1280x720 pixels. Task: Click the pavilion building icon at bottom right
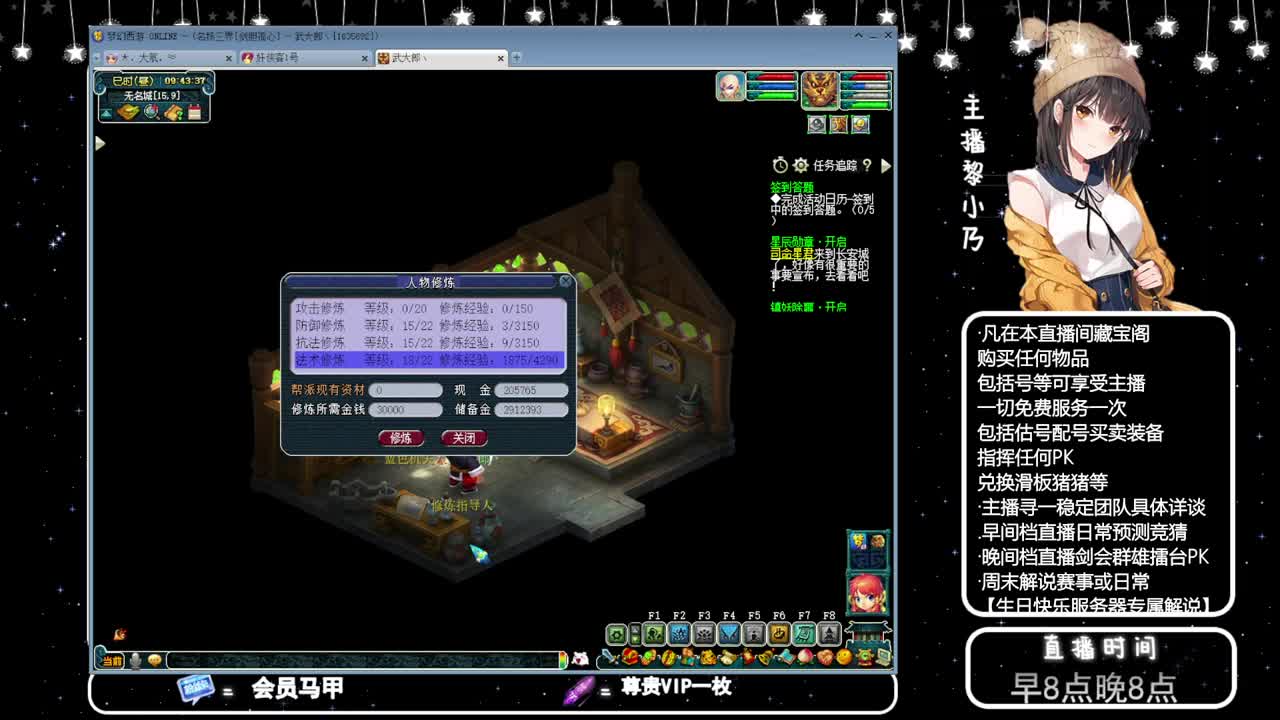tap(867, 632)
